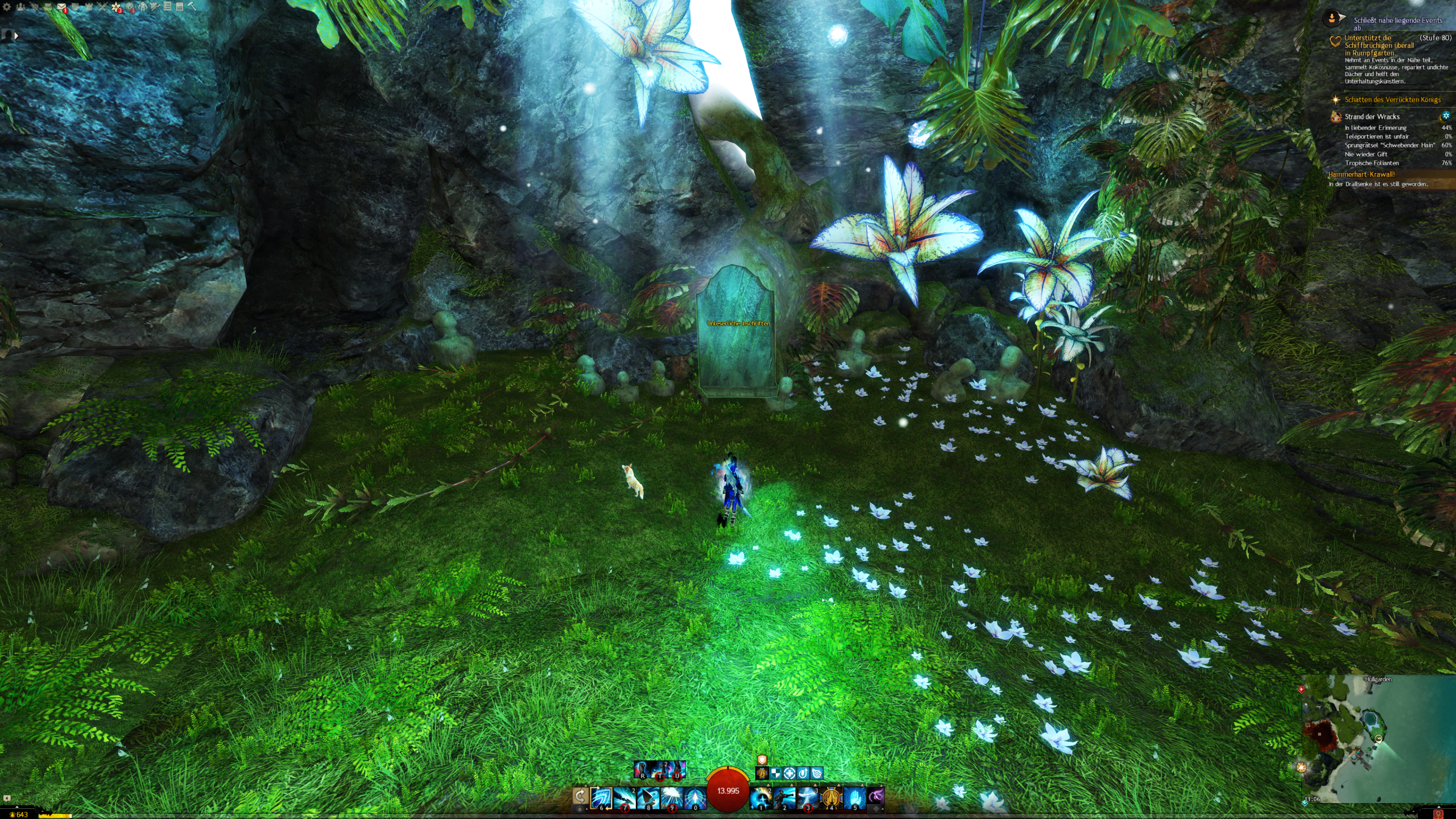Viewport: 1456px width, 819px height.
Task: Activate the healing skill bound to 1
Action: [760, 797]
